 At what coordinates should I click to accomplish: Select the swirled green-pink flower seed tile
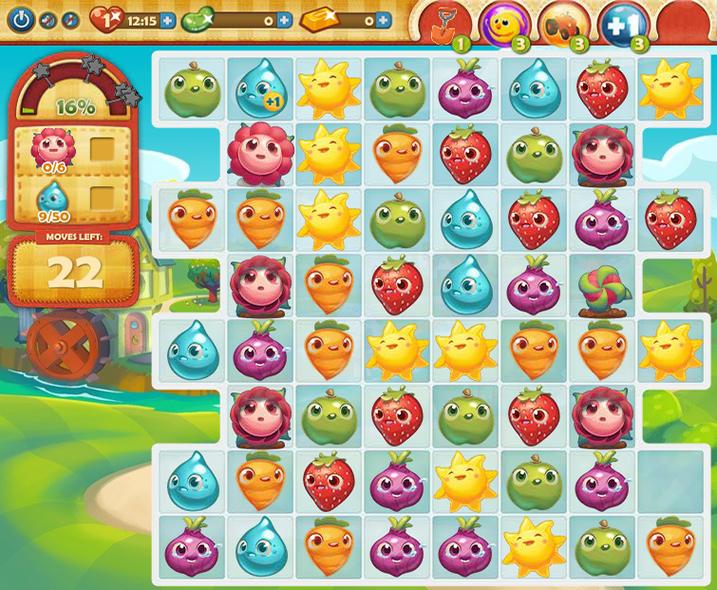pyautogui.click(x=604, y=283)
